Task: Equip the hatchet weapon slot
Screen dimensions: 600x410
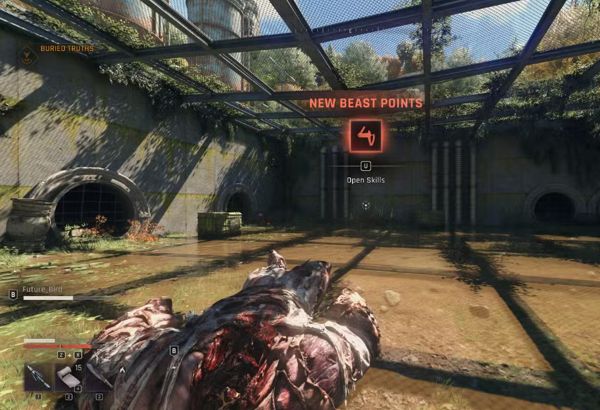Action: tap(98, 376)
